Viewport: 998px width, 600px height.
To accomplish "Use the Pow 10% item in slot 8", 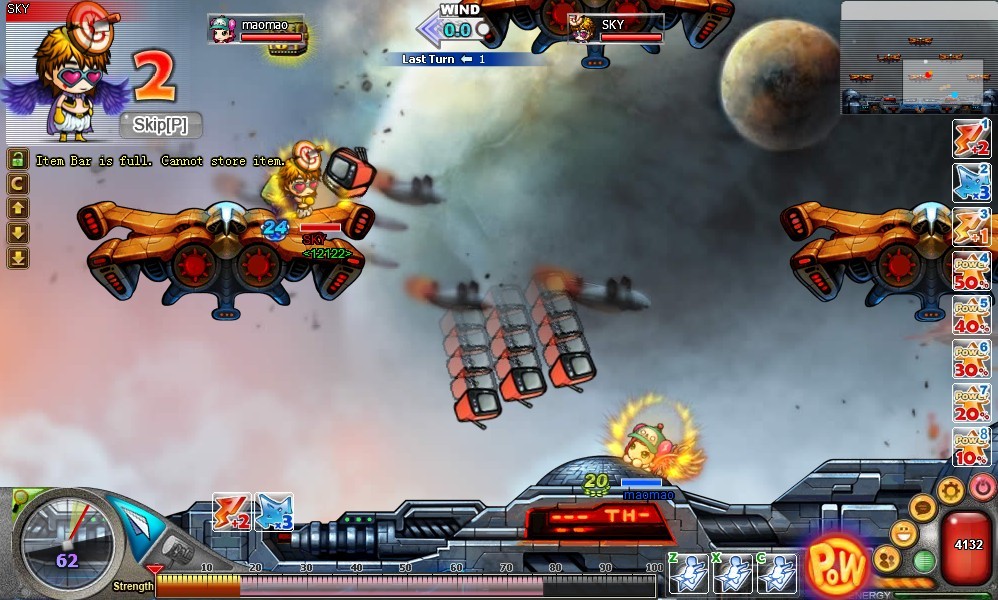I will click(971, 445).
